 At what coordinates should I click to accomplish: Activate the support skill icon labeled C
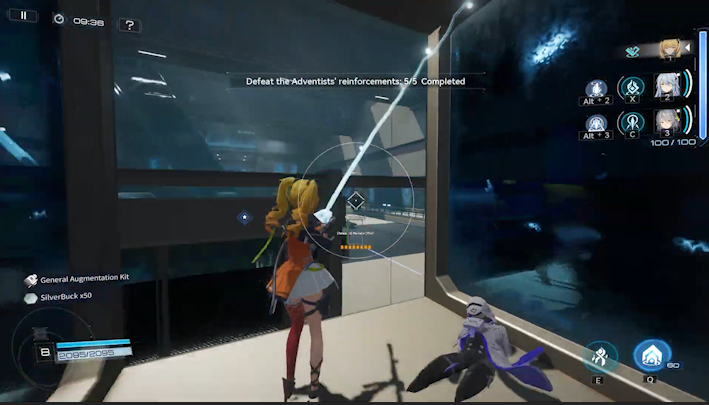tap(631, 122)
